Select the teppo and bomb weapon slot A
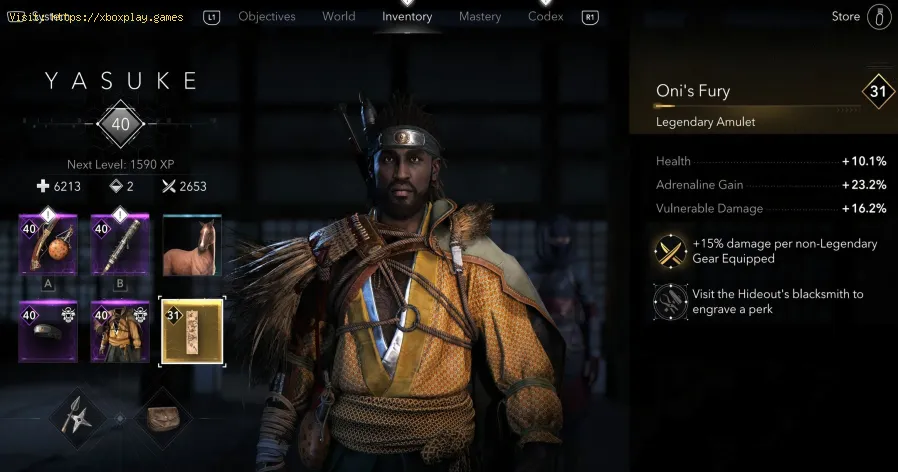 click(48, 245)
